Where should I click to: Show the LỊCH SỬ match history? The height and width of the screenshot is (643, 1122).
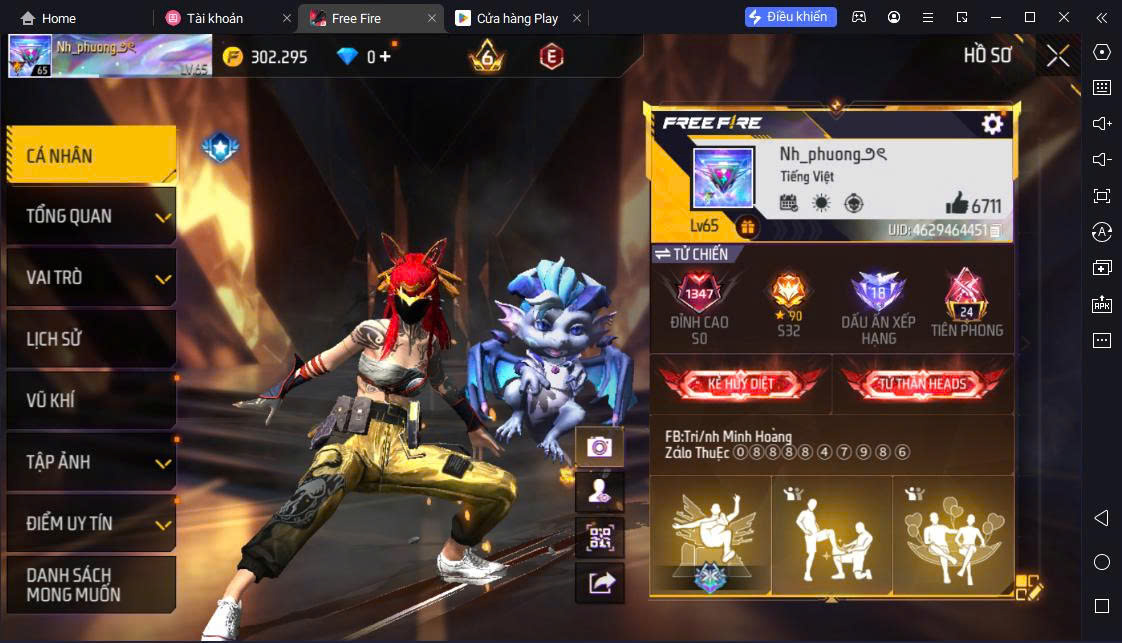[x=91, y=339]
